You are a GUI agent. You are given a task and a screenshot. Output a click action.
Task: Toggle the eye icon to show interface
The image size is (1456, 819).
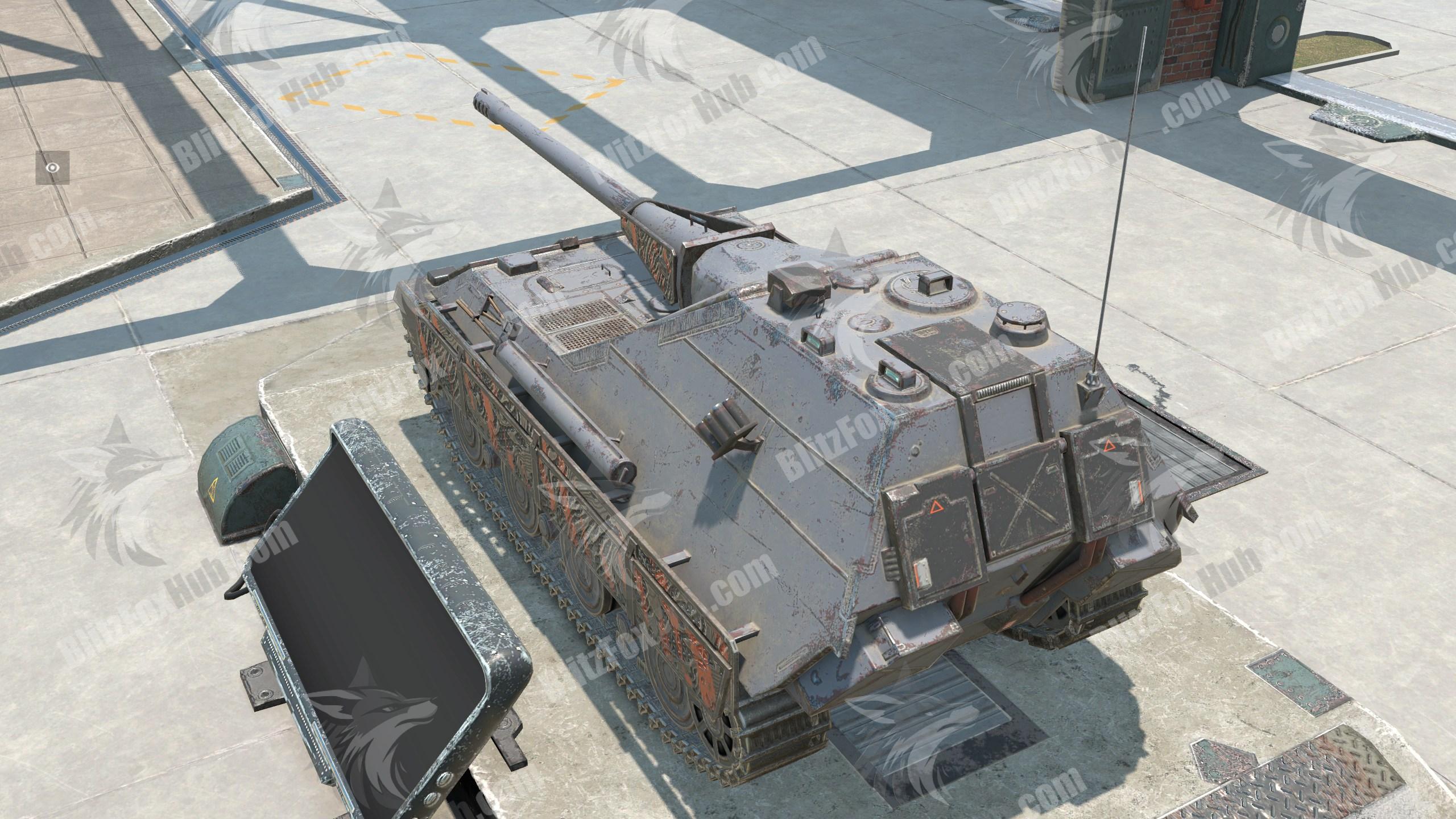coord(53,168)
